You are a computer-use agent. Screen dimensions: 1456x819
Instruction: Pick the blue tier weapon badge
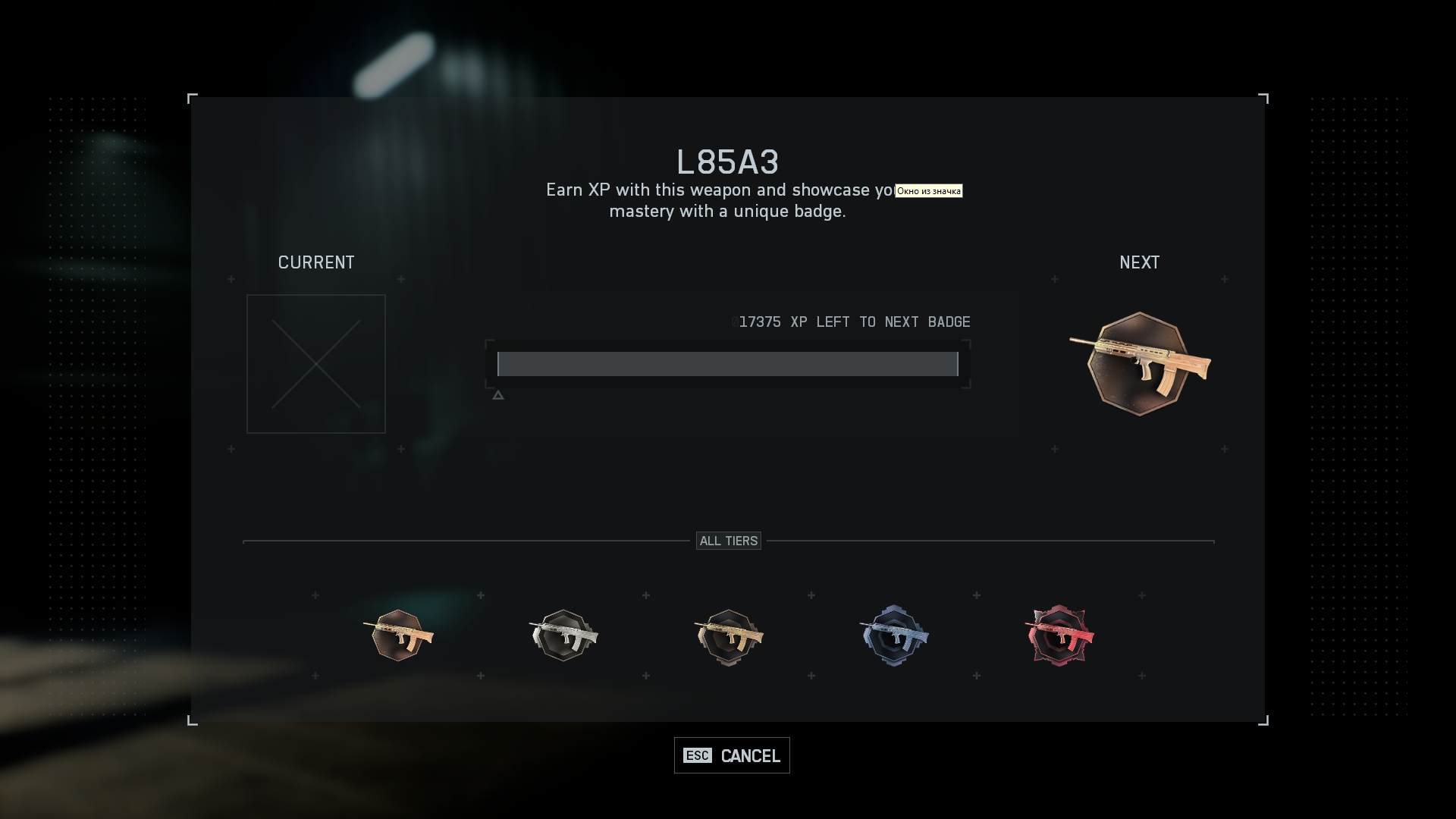(894, 635)
